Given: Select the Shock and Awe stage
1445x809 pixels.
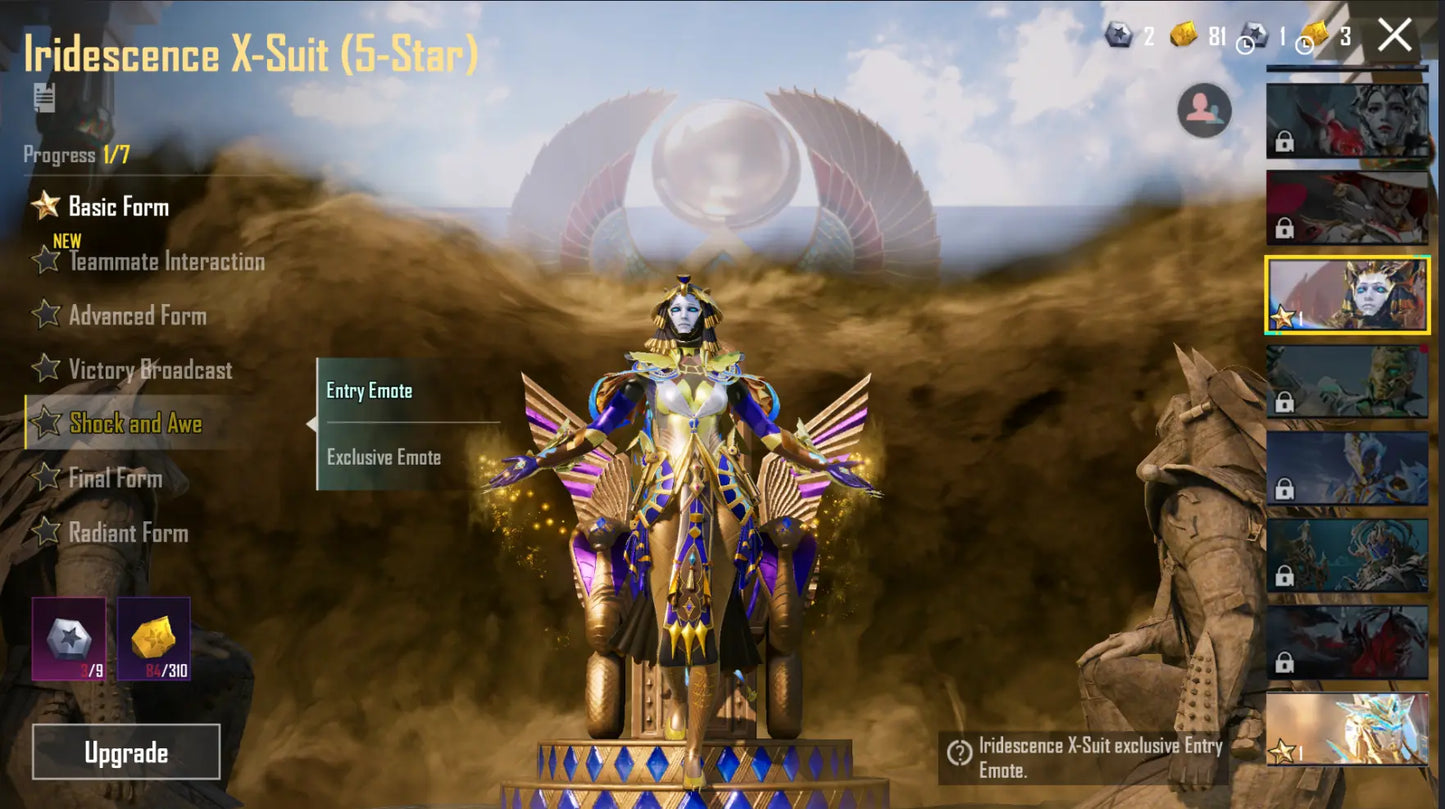Looking at the screenshot, I should pos(135,424).
